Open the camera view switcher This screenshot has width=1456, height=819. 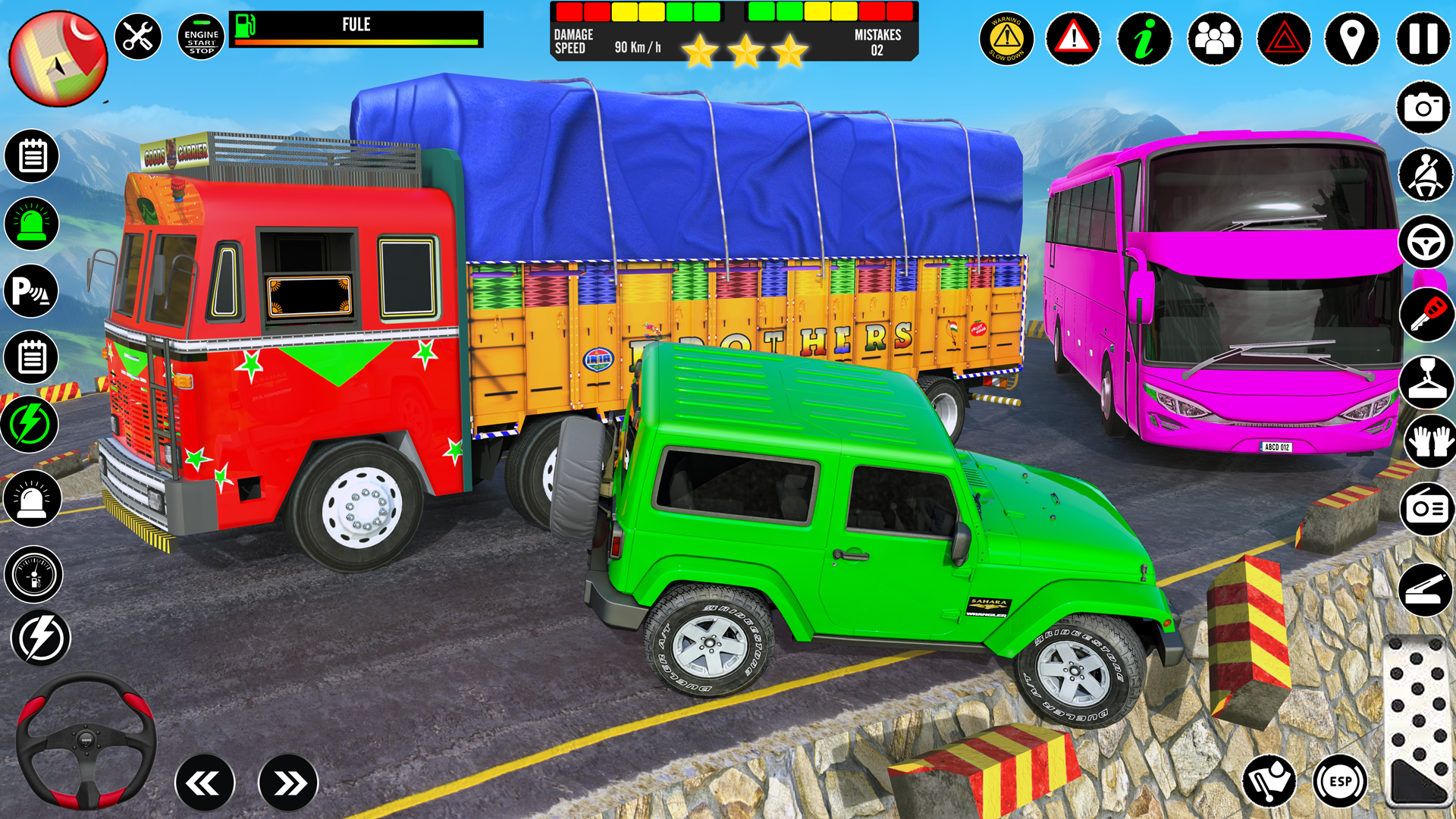(x=1424, y=108)
